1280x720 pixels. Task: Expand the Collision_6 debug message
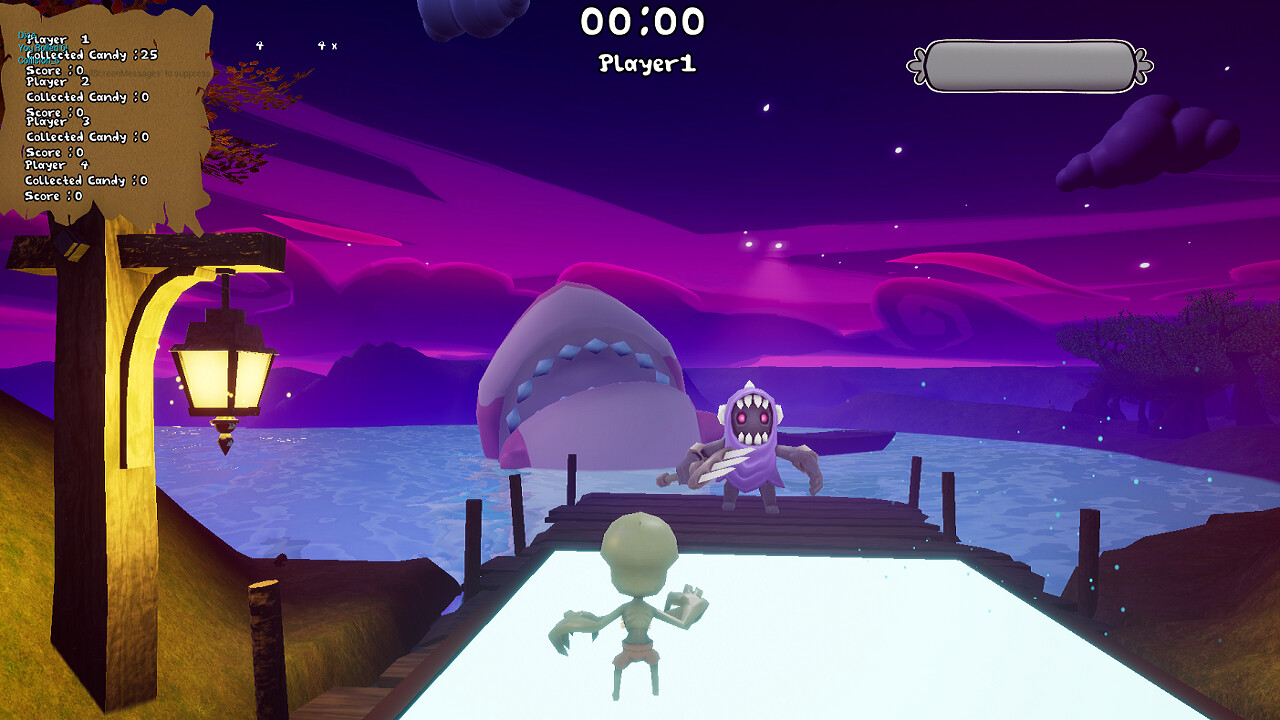click(40, 60)
